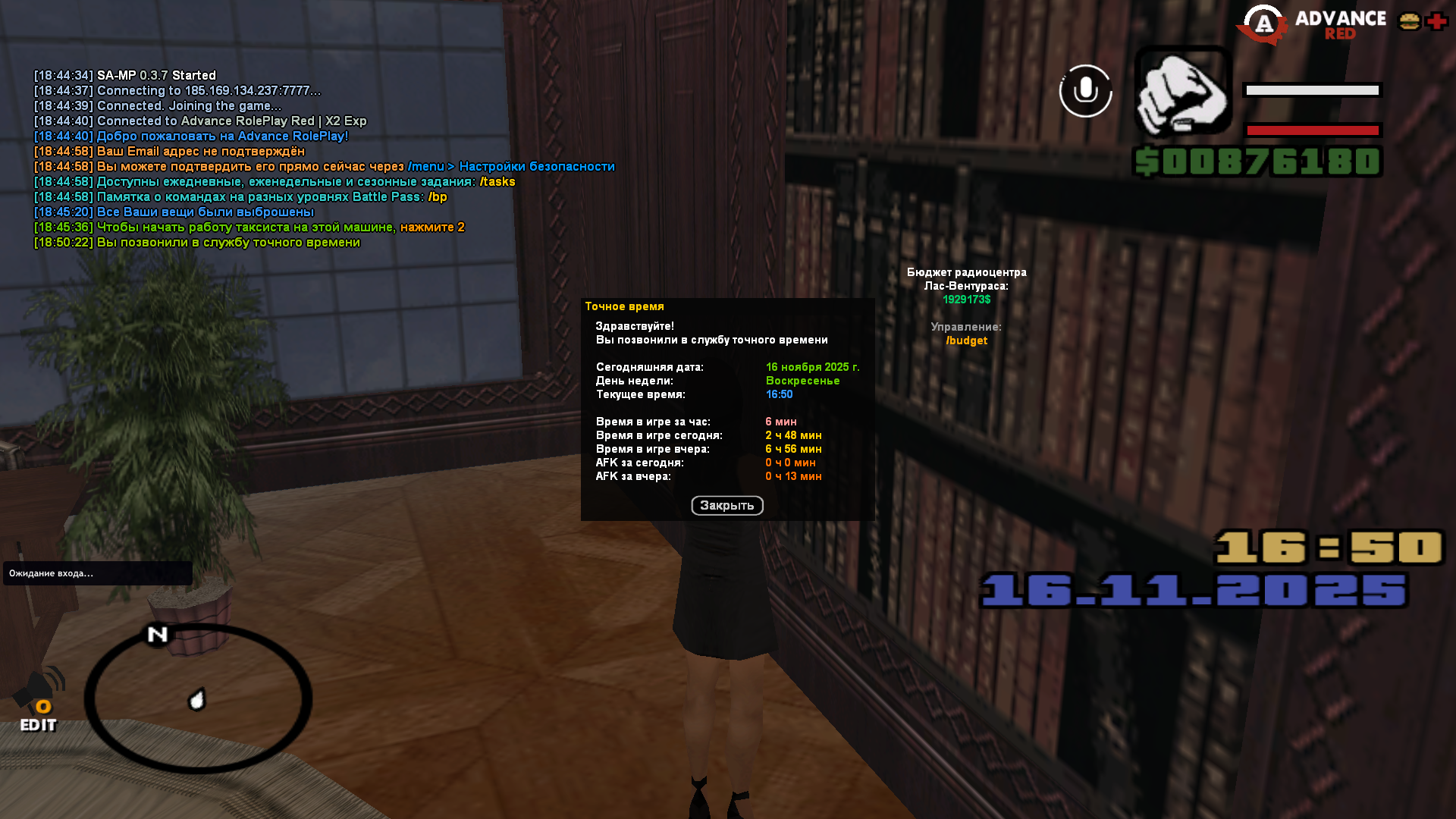Close the Точное время dialog

point(726,506)
